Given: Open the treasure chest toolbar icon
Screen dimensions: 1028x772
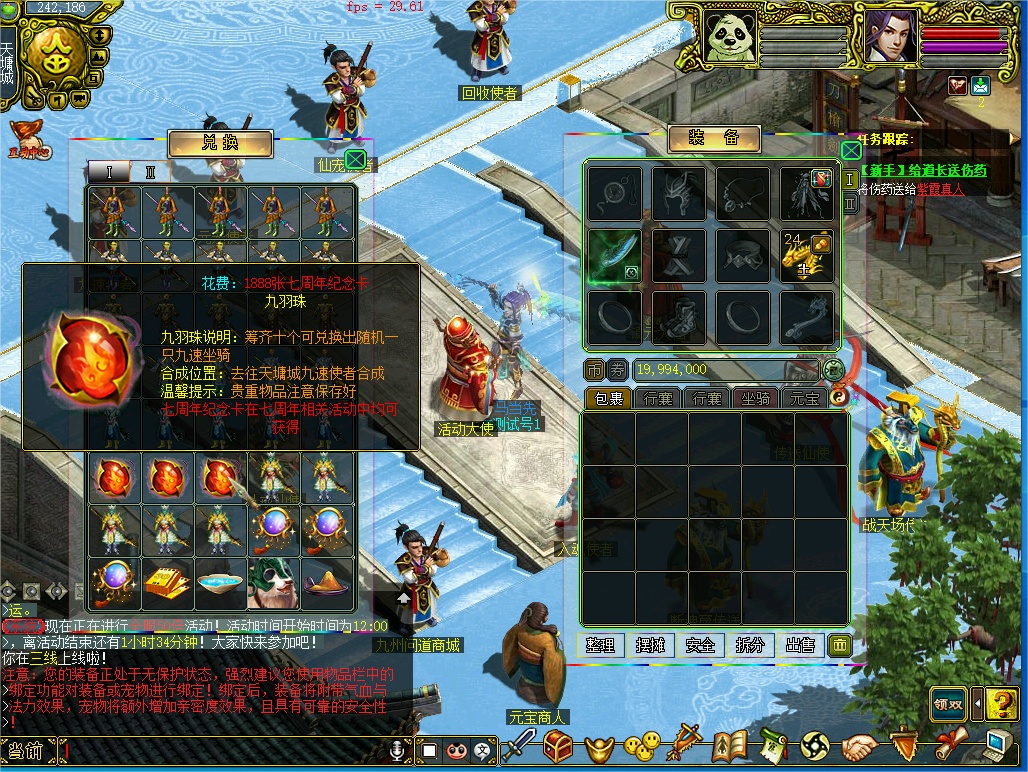Looking at the screenshot, I should tap(557, 746).
